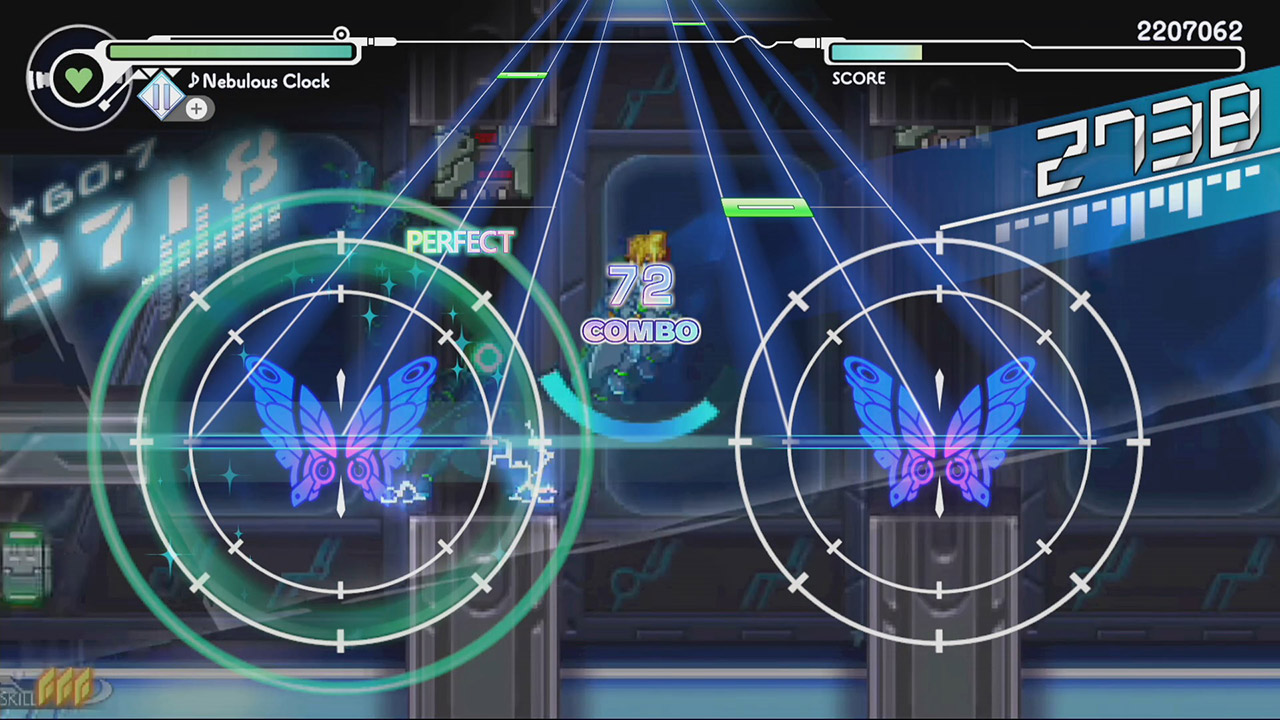This screenshot has height=720, width=1280.
Task: Click the right blue butterfly target
Action: [940, 440]
